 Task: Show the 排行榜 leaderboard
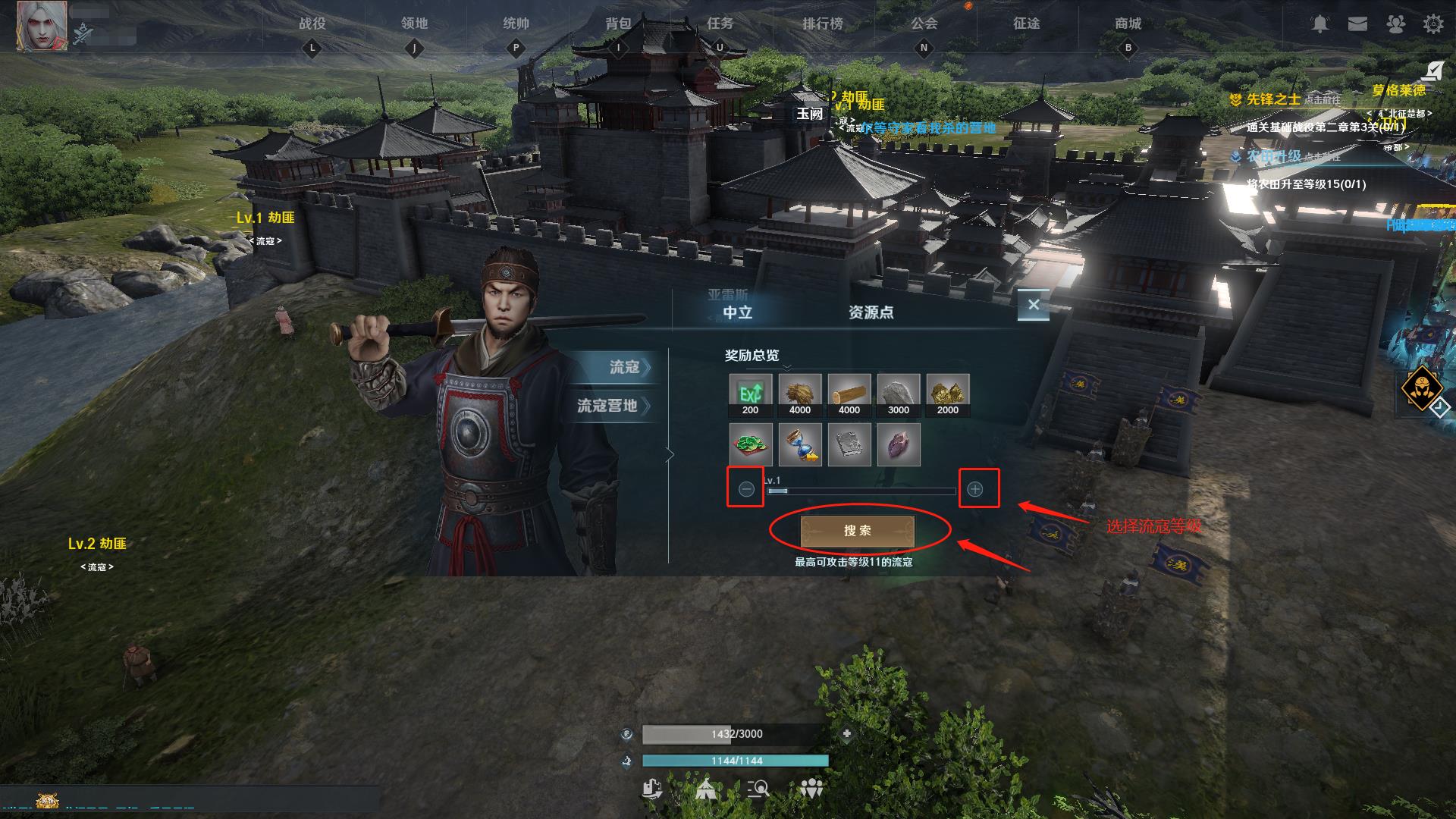pyautogui.click(x=822, y=24)
